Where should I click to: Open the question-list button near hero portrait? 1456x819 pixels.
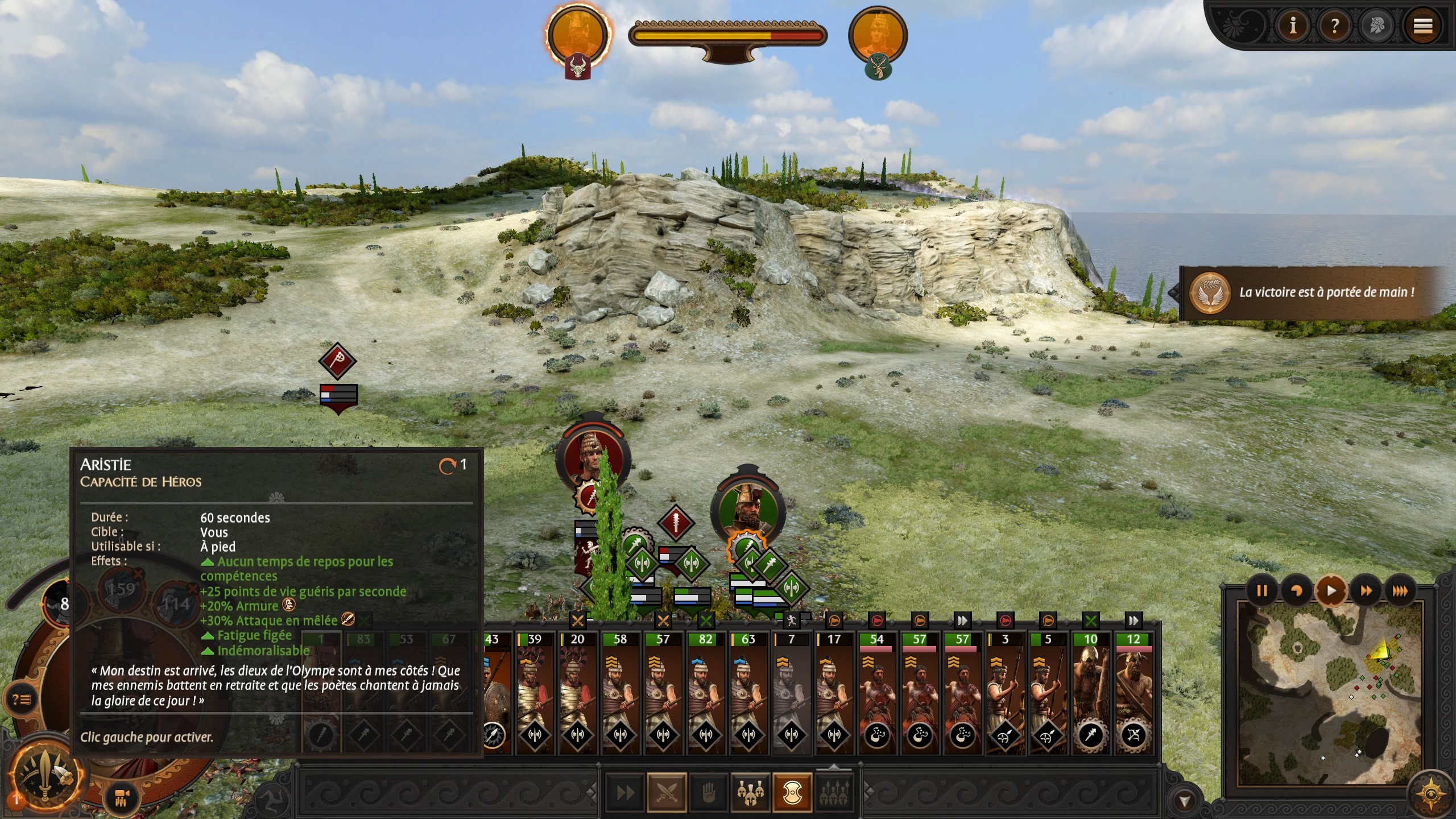click(22, 699)
